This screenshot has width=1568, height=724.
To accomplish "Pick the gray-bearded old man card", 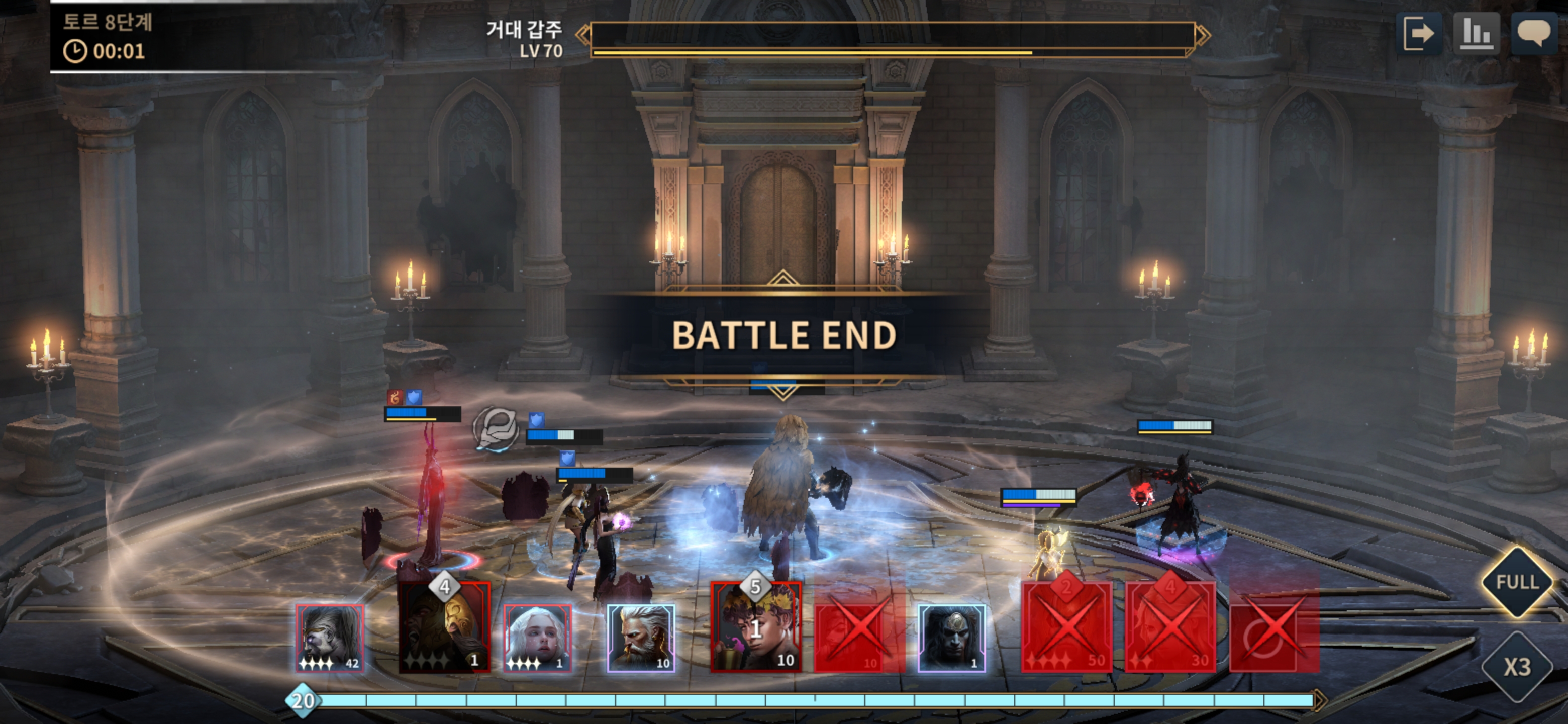I will pyautogui.click(x=641, y=638).
